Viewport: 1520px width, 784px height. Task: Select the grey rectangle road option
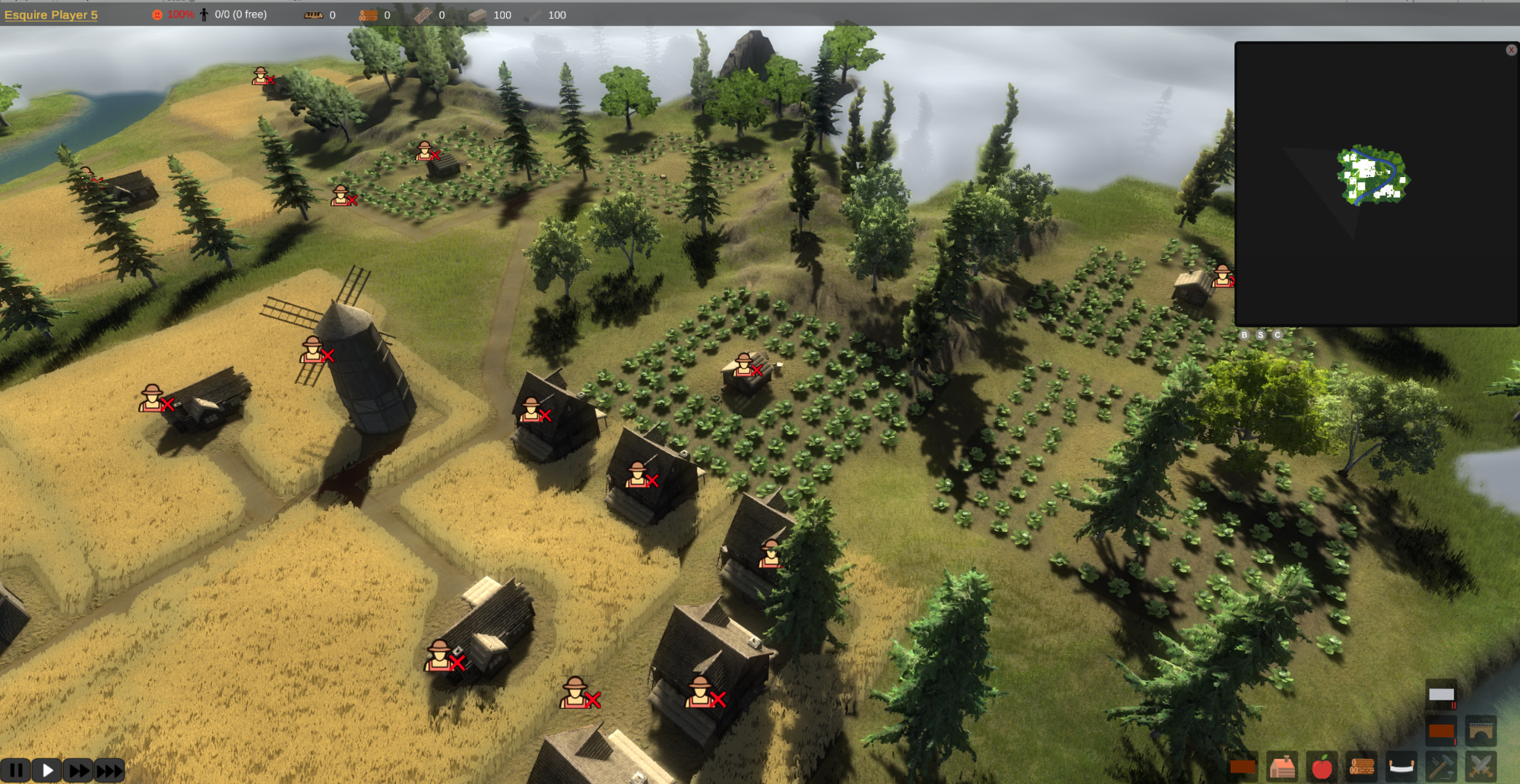tap(1441, 694)
